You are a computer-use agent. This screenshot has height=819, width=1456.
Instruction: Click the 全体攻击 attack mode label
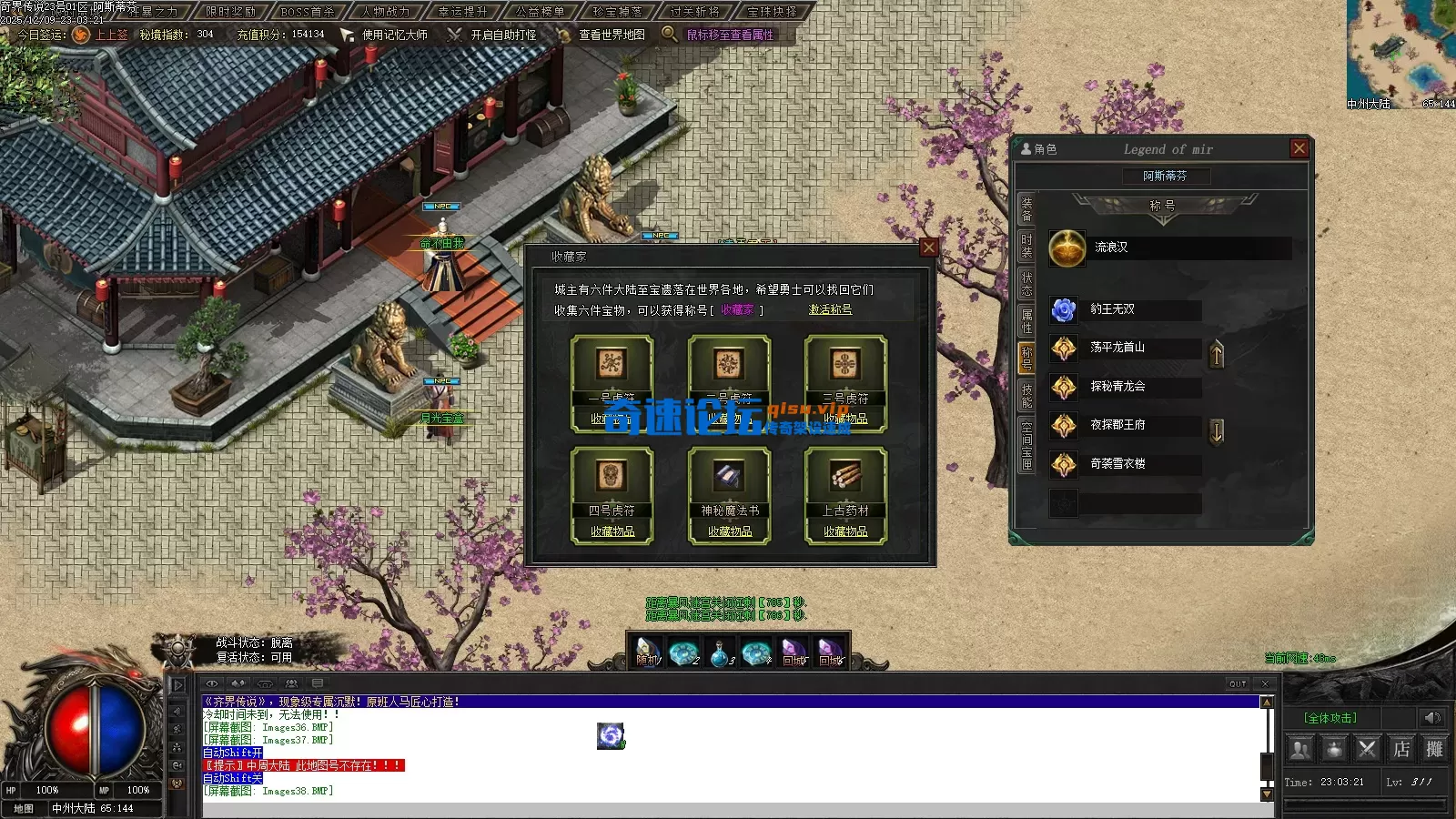pos(1330,718)
